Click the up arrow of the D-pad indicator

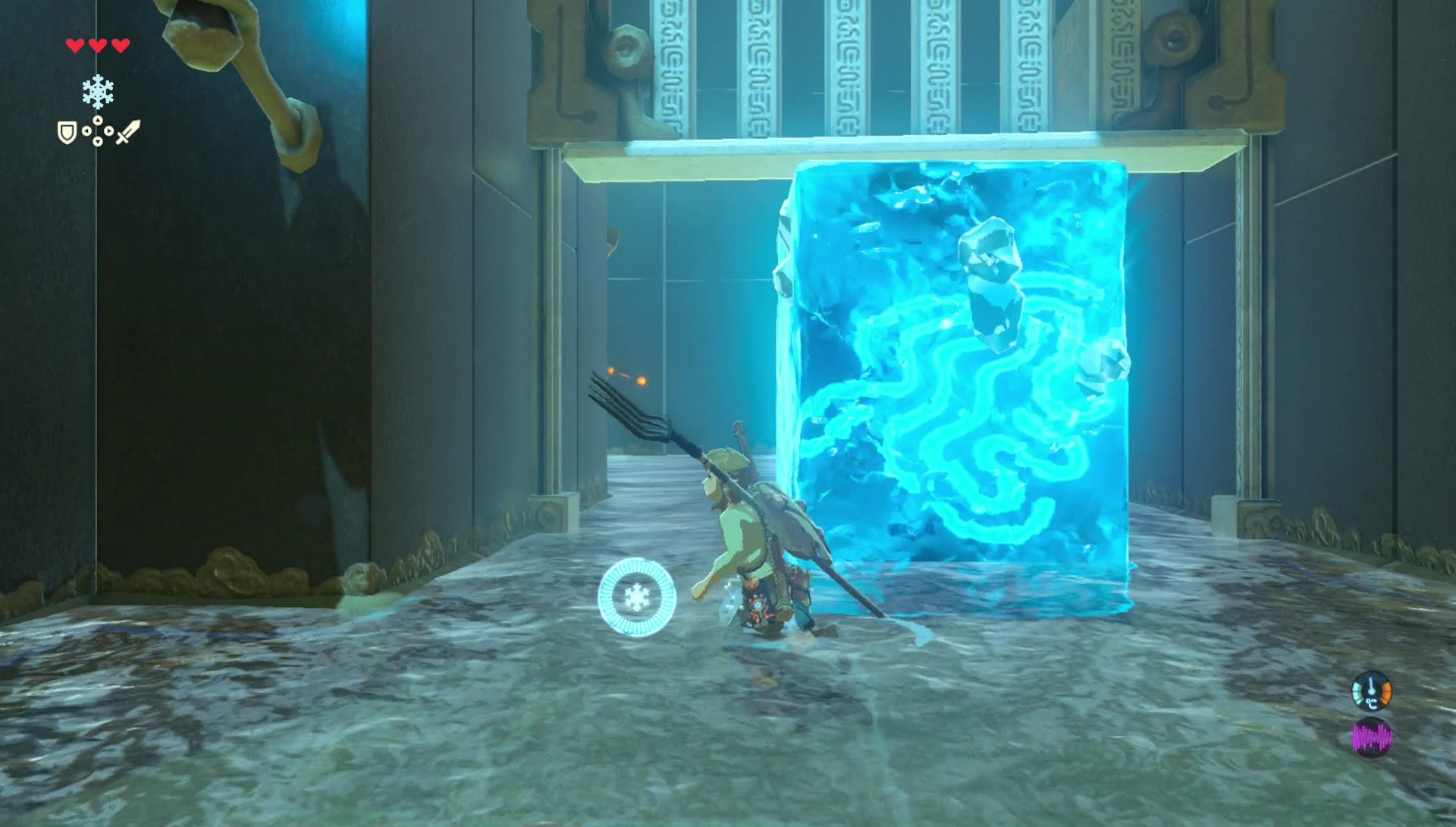click(98, 121)
